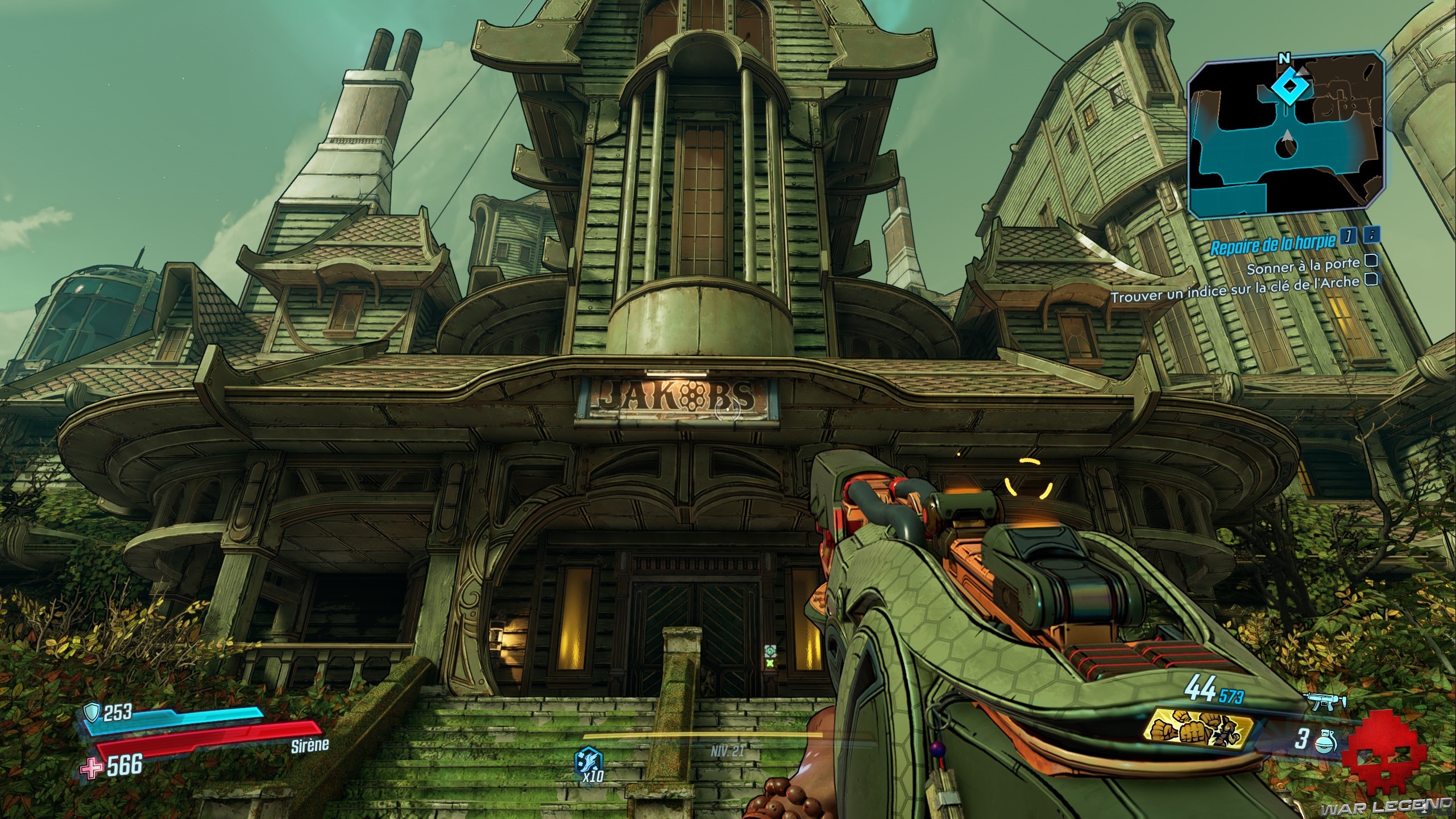Click the shield icon beside 253
Viewport: 1456px width, 819px height.
(x=92, y=711)
